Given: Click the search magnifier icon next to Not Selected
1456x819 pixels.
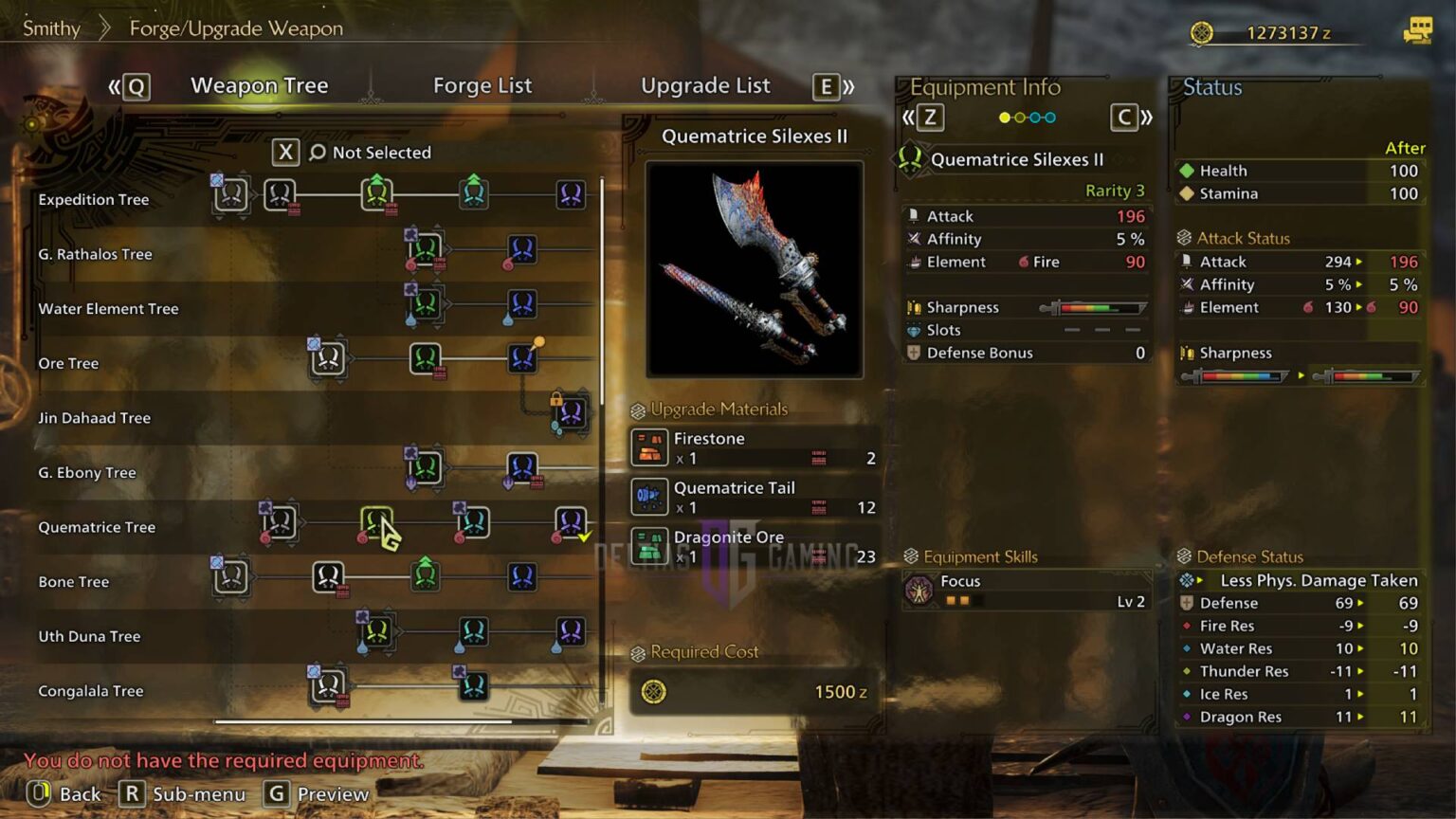Looking at the screenshot, I should click(x=317, y=153).
